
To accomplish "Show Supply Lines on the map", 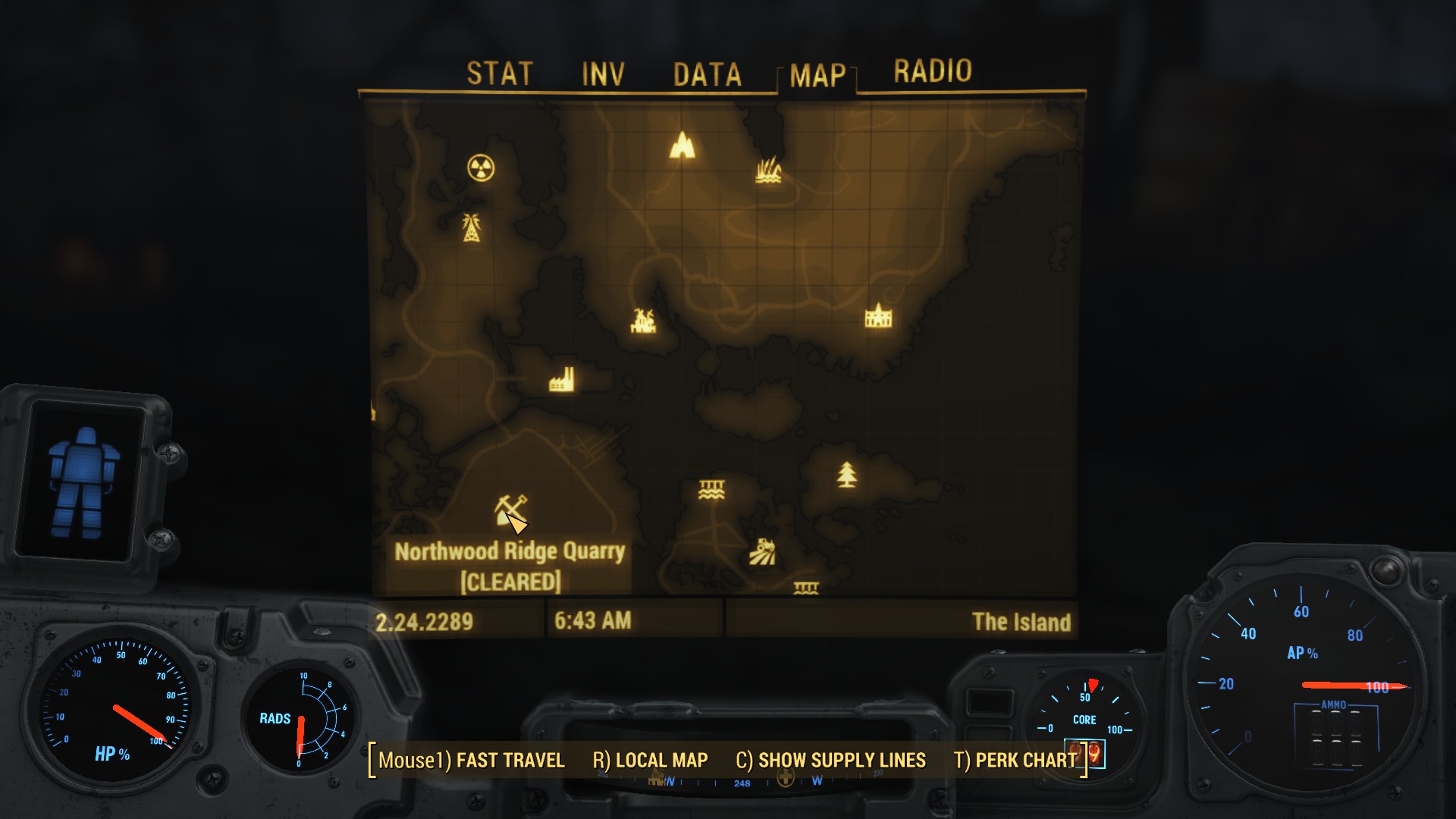I will coord(830,760).
